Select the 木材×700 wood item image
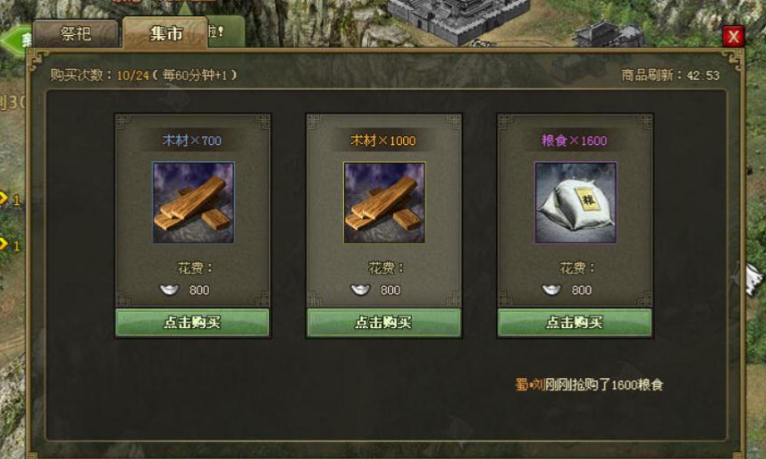This screenshot has height=459, width=766. pos(193,203)
